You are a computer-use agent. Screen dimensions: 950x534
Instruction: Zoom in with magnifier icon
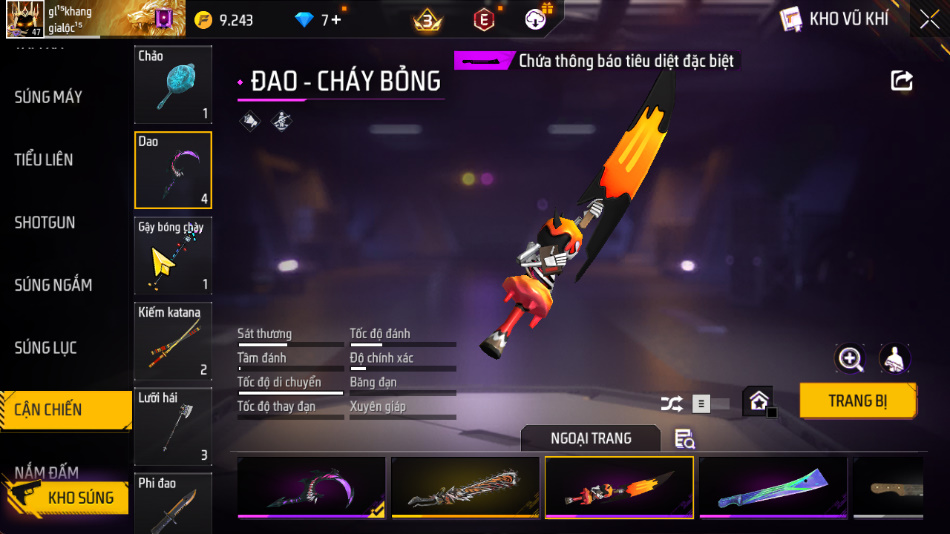click(x=851, y=359)
